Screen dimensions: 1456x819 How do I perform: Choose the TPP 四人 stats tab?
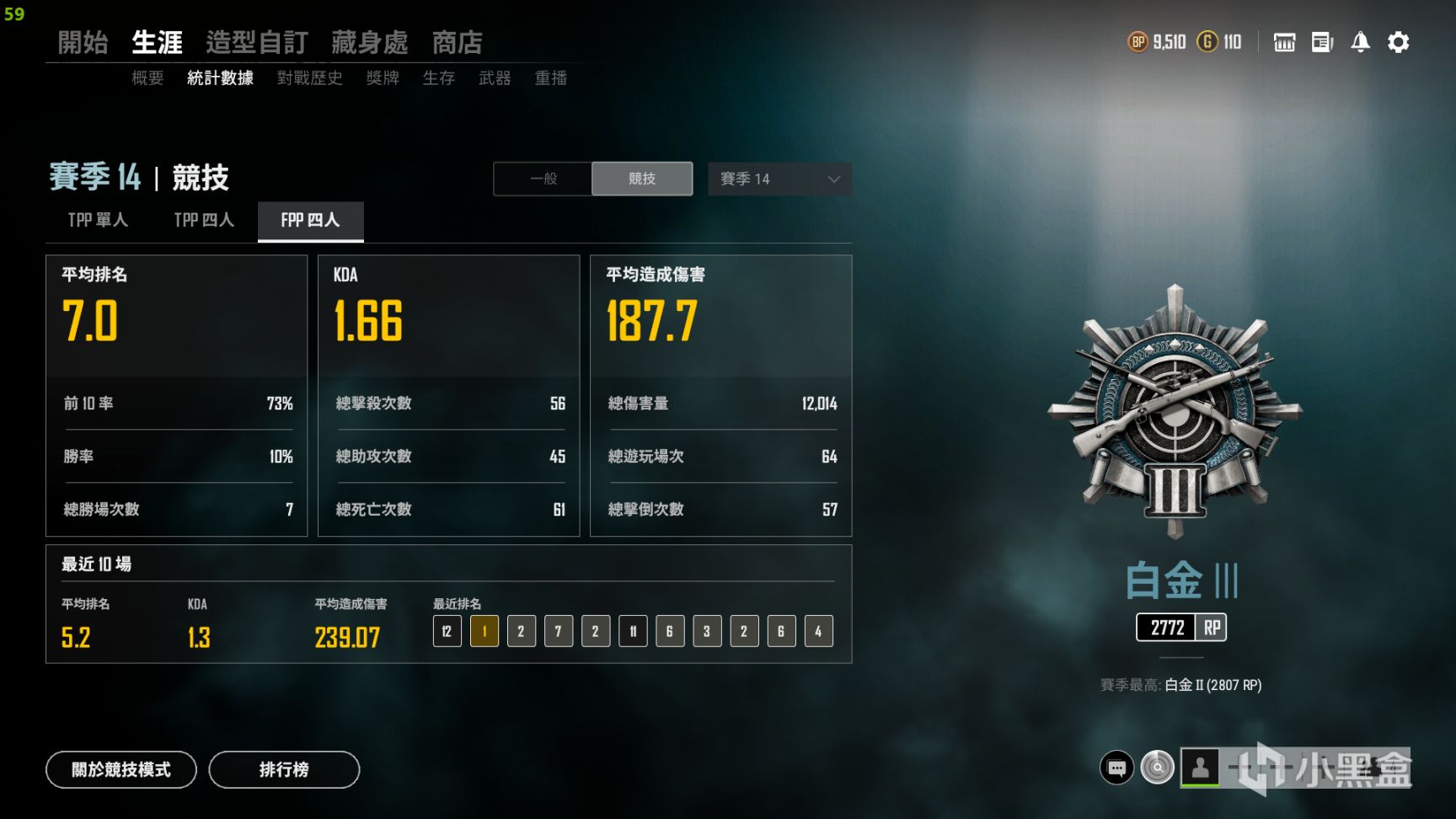point(204,220)
